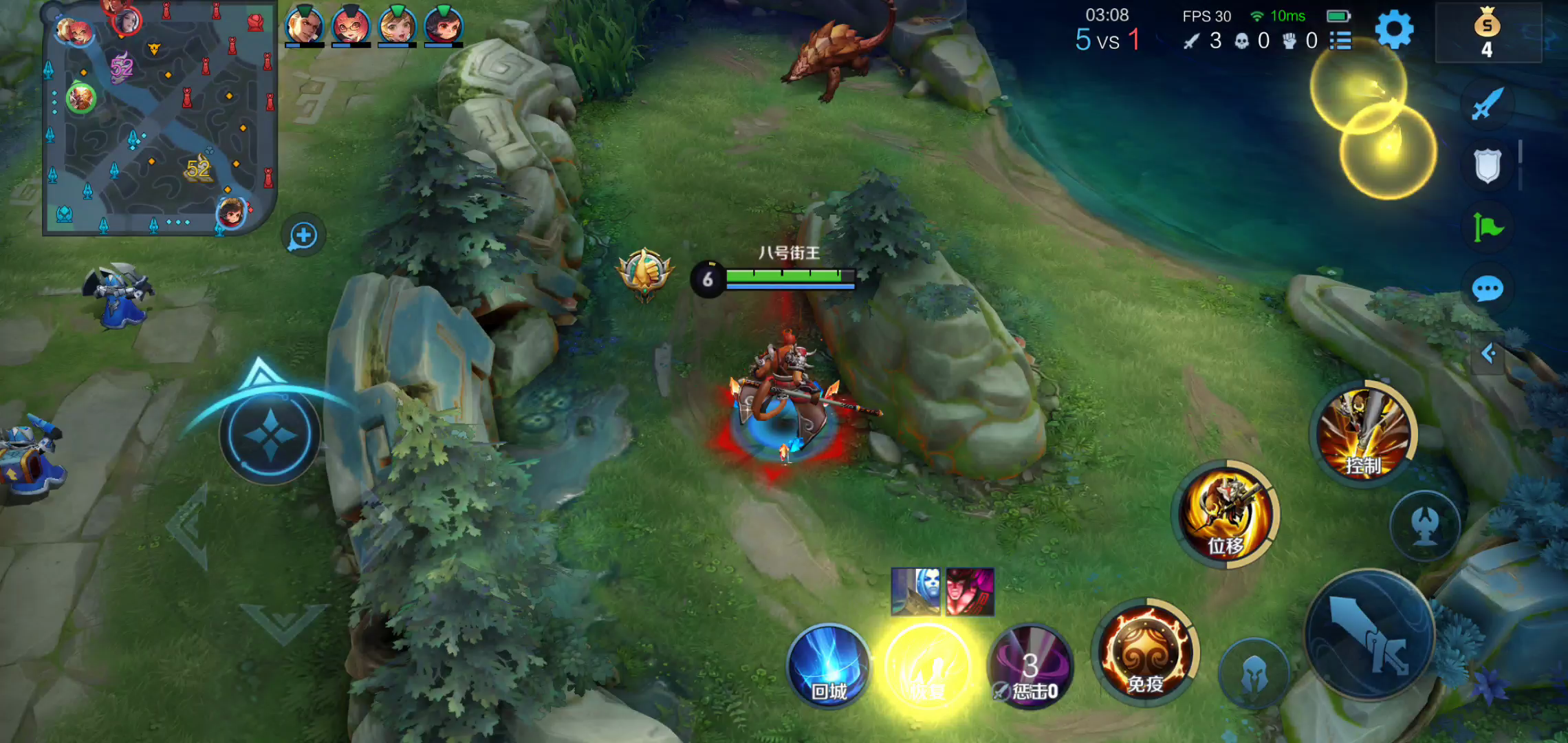1568x743 pixels.
Task: Trigger the 控制 control ultimate
Action: [x=1364, y=433]
